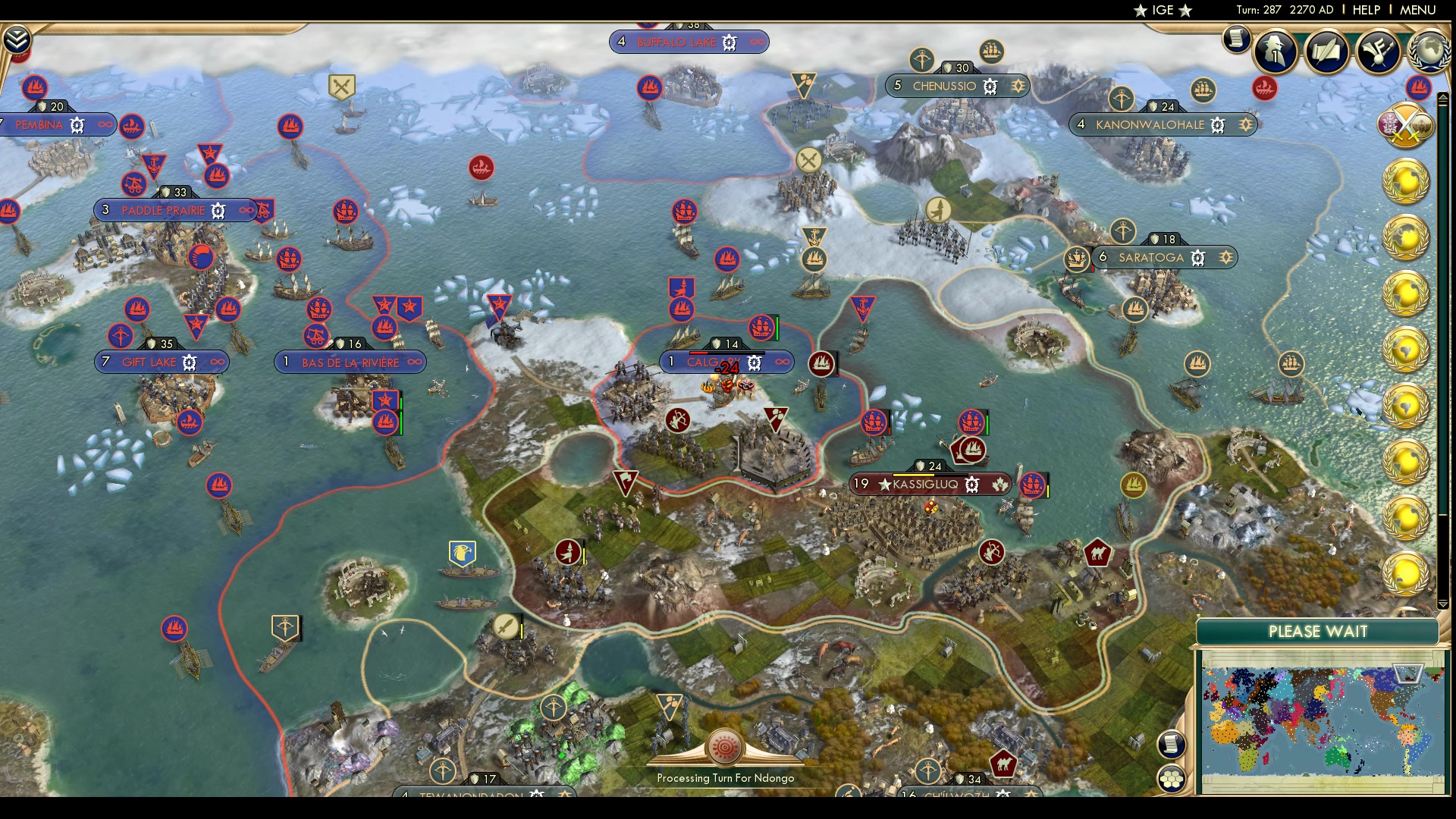Open Kassigluq by clicking its city banner

tap(929, 483)
